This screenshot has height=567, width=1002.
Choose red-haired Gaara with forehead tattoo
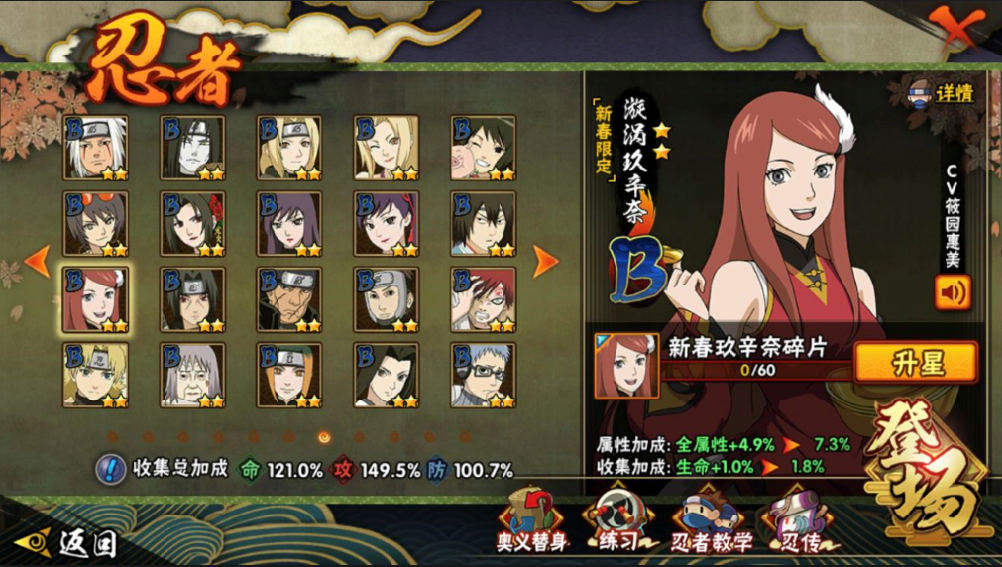click(483, 299)
